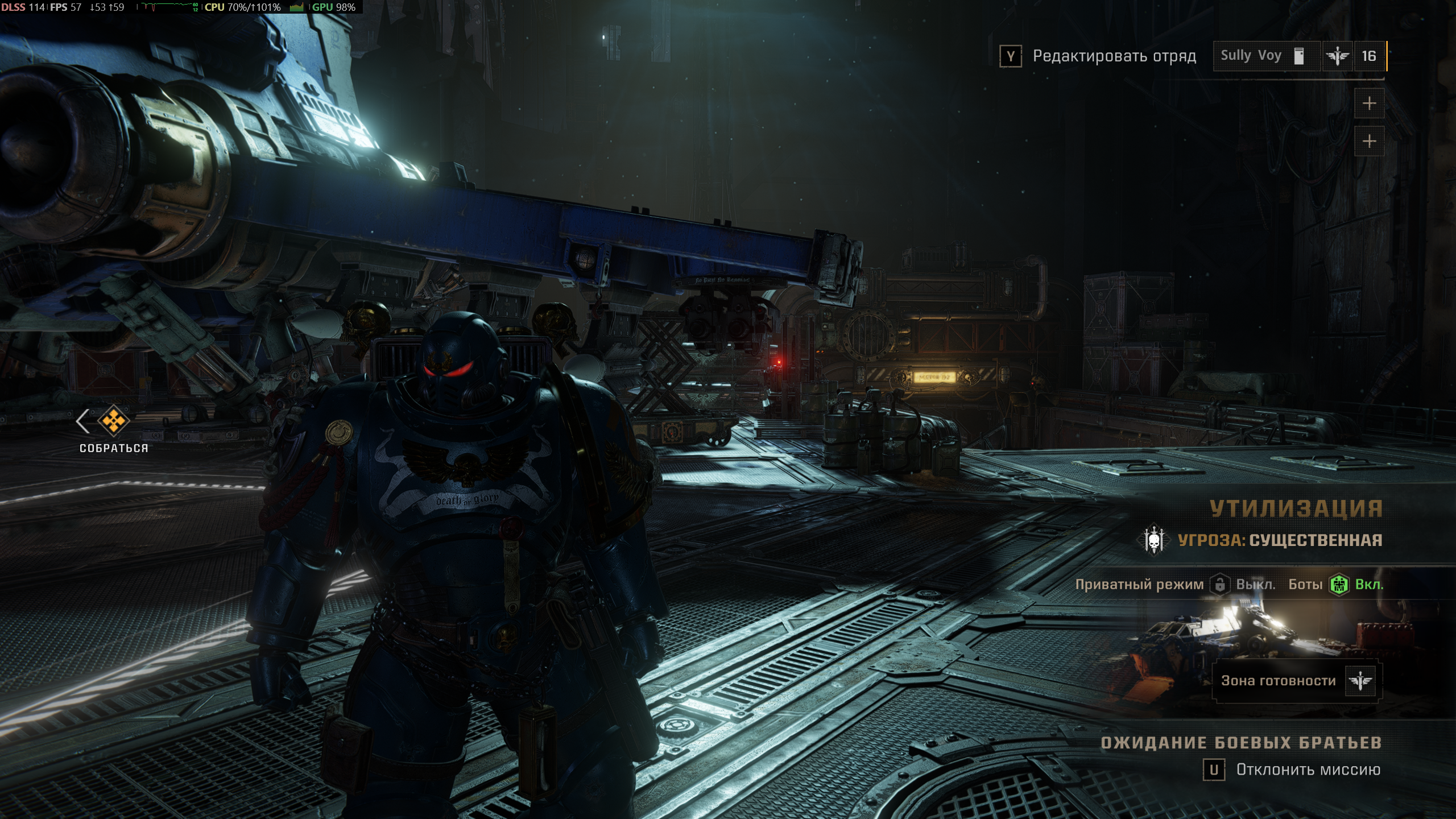The image size is (1456, 819).
Task: Select the Substantial threat difficulty label
Action: tap(1280, 540)
